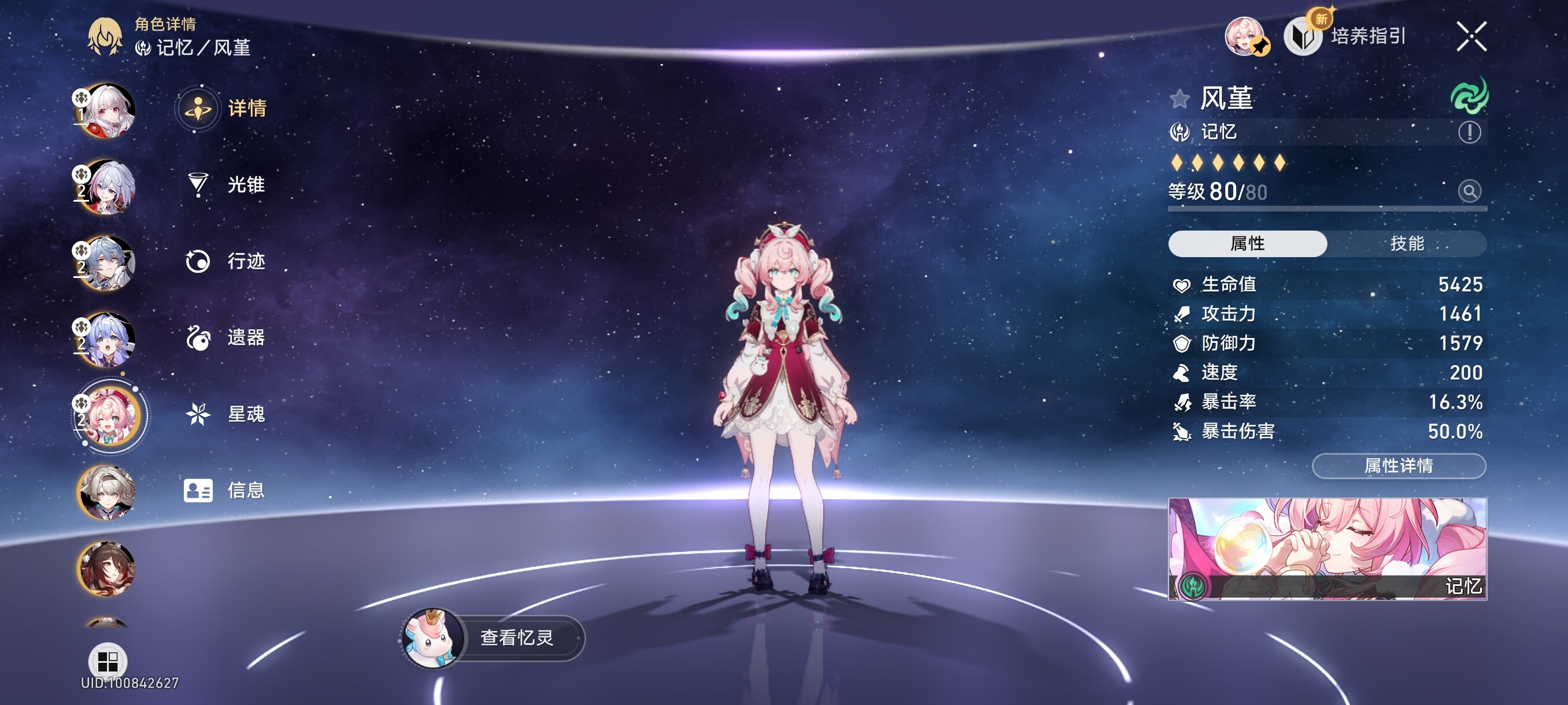
Task: Open the 遗器 relics menu
Action: [x=225, y=337]
